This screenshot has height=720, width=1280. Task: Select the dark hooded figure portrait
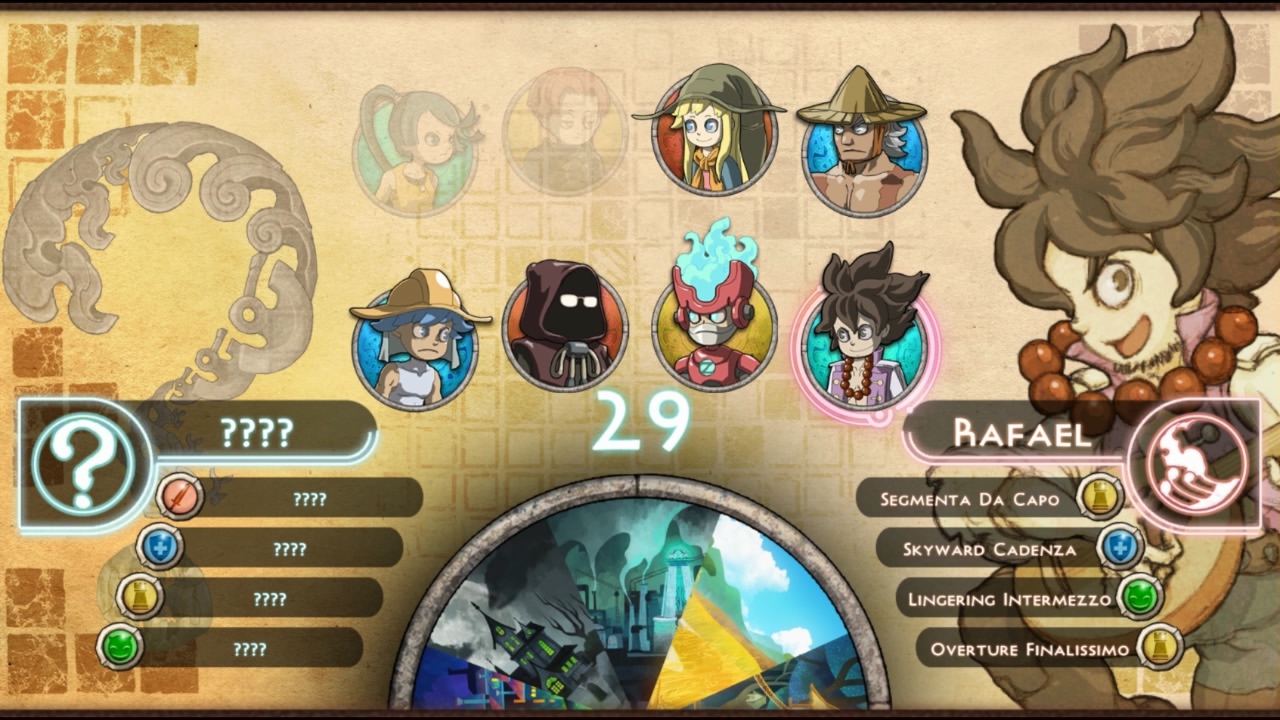[x=567, y=328]
